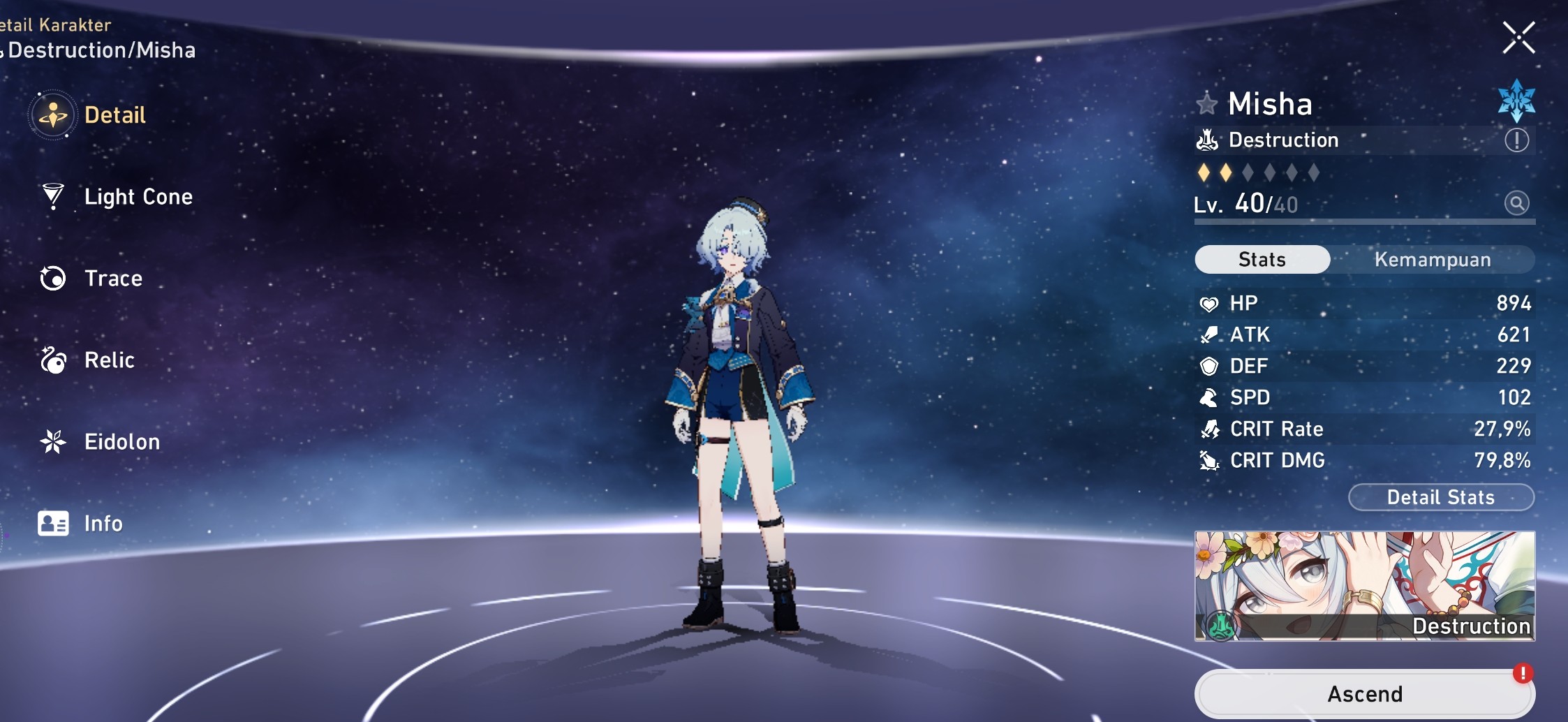
Task: Open the Relic panel
Action: 110,360
